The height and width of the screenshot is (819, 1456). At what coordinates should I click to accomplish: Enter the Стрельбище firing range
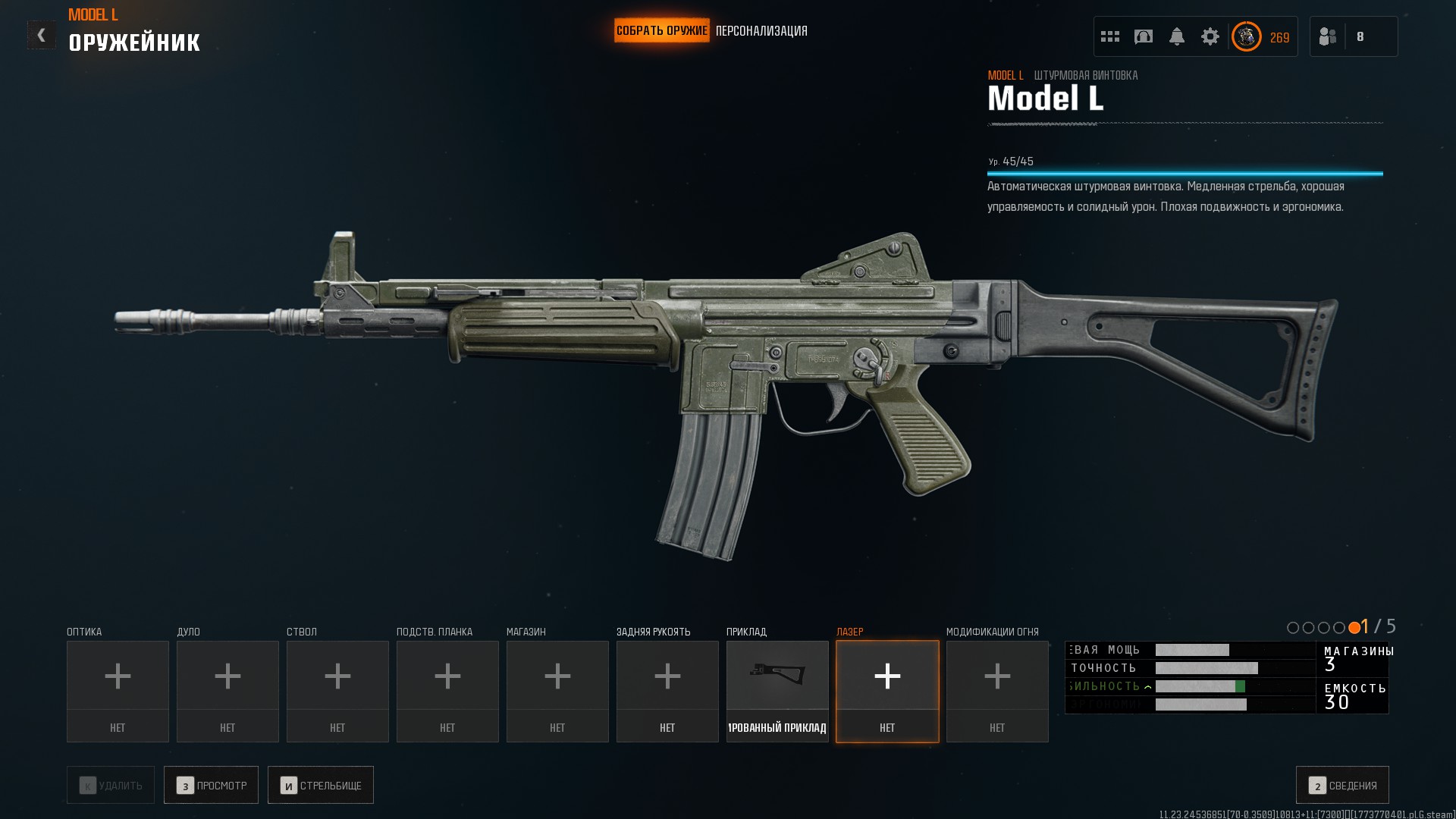(320, 785)
